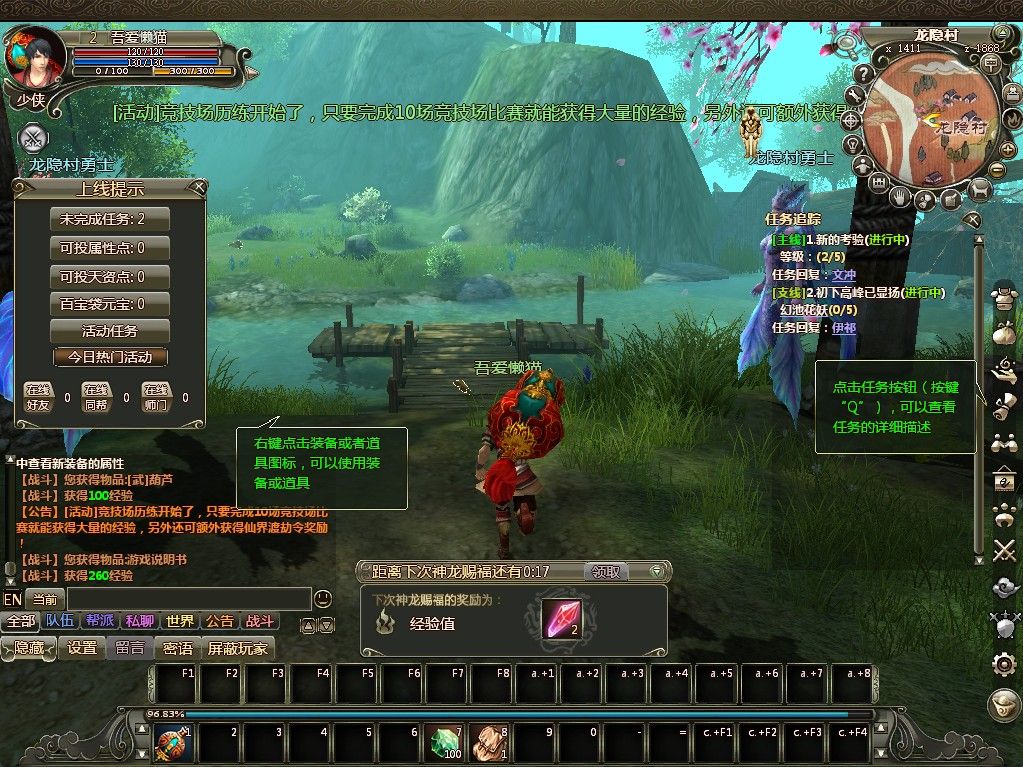The image size is (1023, 767).
Task: Open the 战斗 combat log tab
Action: click(x=258, y=621)
